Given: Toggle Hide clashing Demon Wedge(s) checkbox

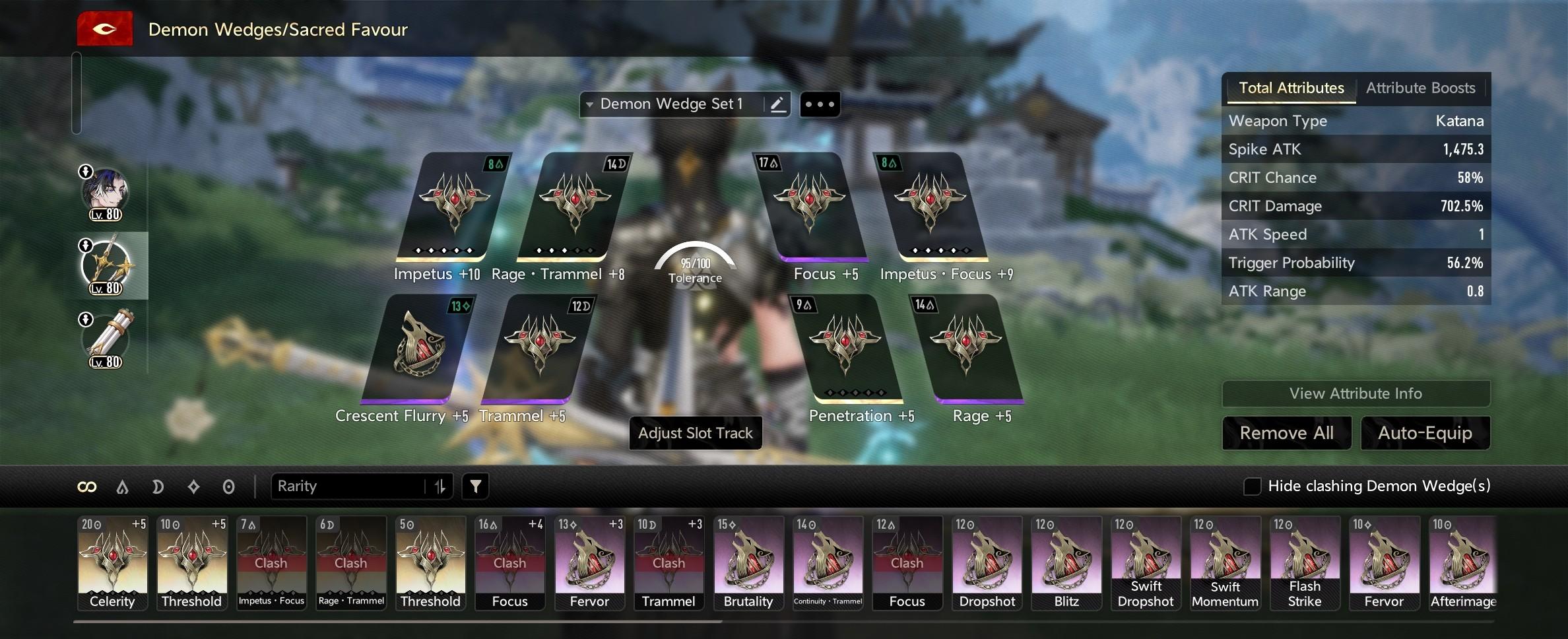Looking at the screenshot, I should pyautogui.click(x=1252, y=487).
